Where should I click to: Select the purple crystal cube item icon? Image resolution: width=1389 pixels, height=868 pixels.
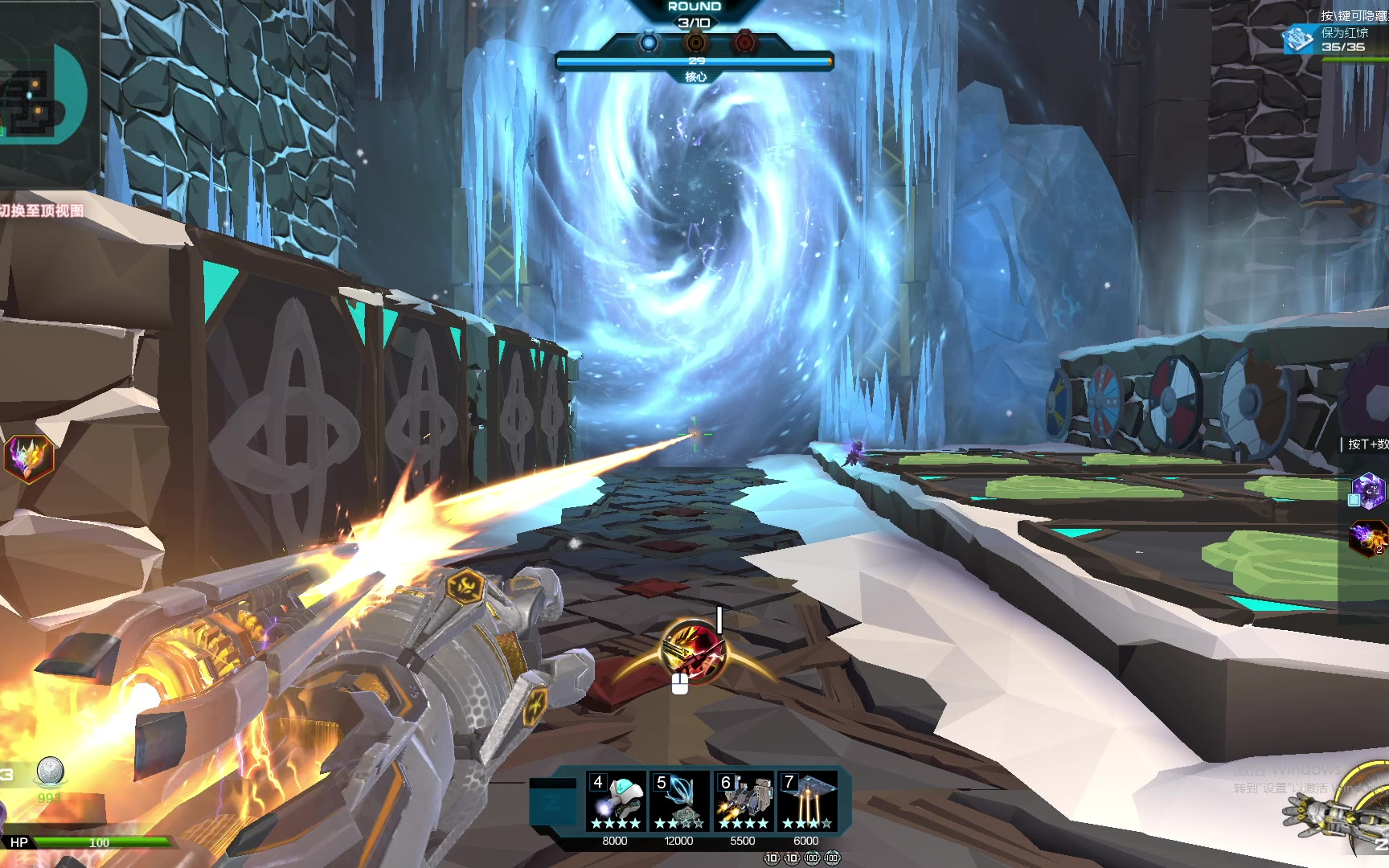click(1368, 489)
